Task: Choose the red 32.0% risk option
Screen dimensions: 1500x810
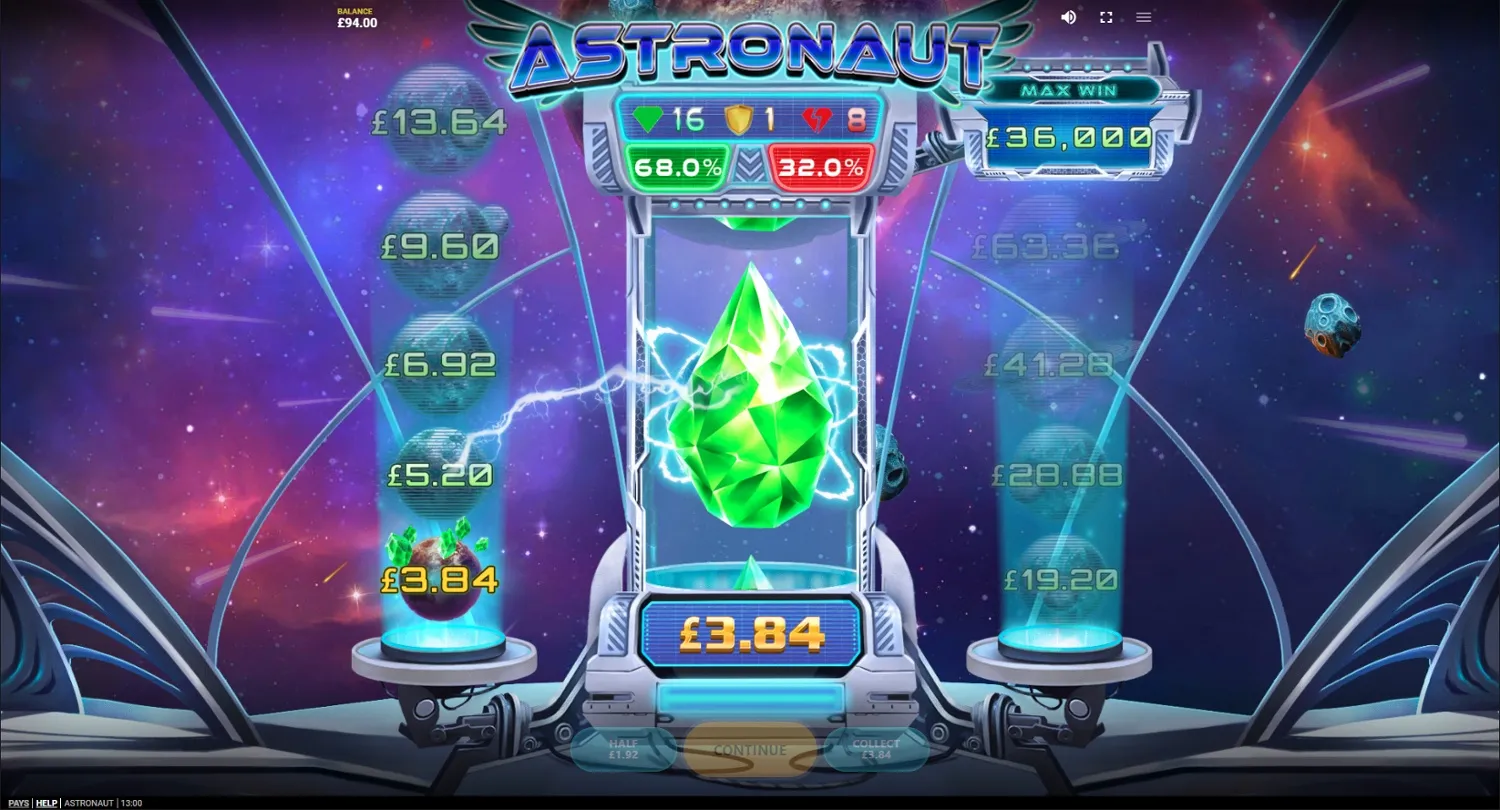Action: point(820,167)
